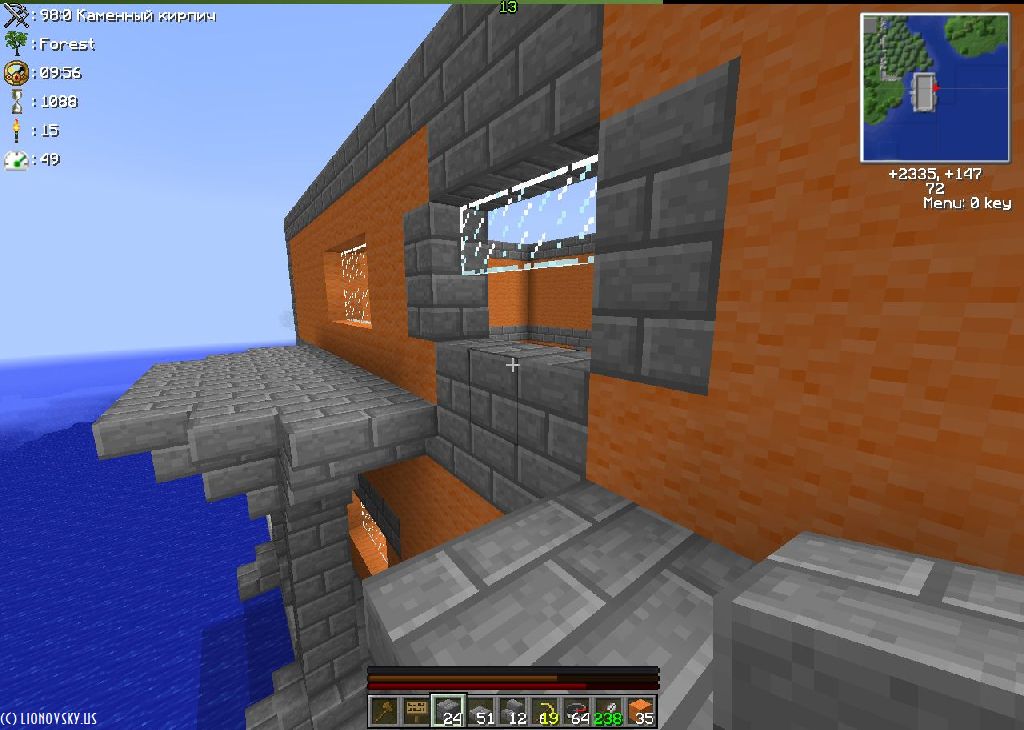Choose the hotbar item with yellow count 19

coord(545,711)
